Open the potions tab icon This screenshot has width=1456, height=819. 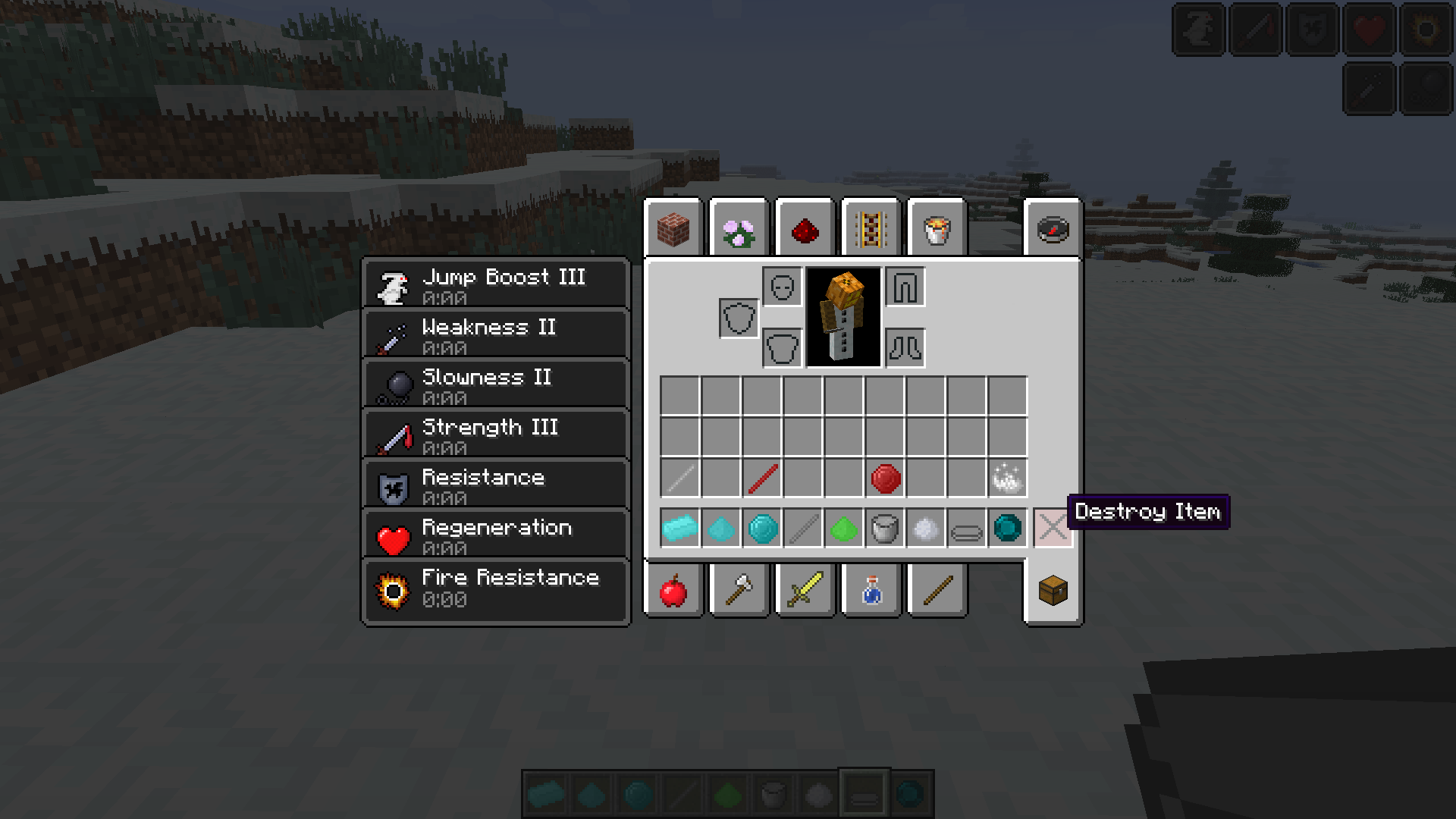point(871,591)
